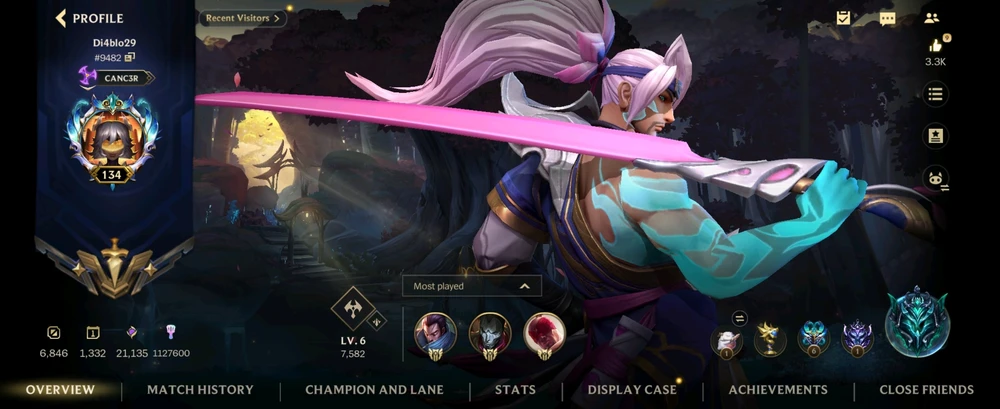Screen dimensions: 1000x409
Task: Give a thumbs-up like to the profile
Action: click(935, 46)
